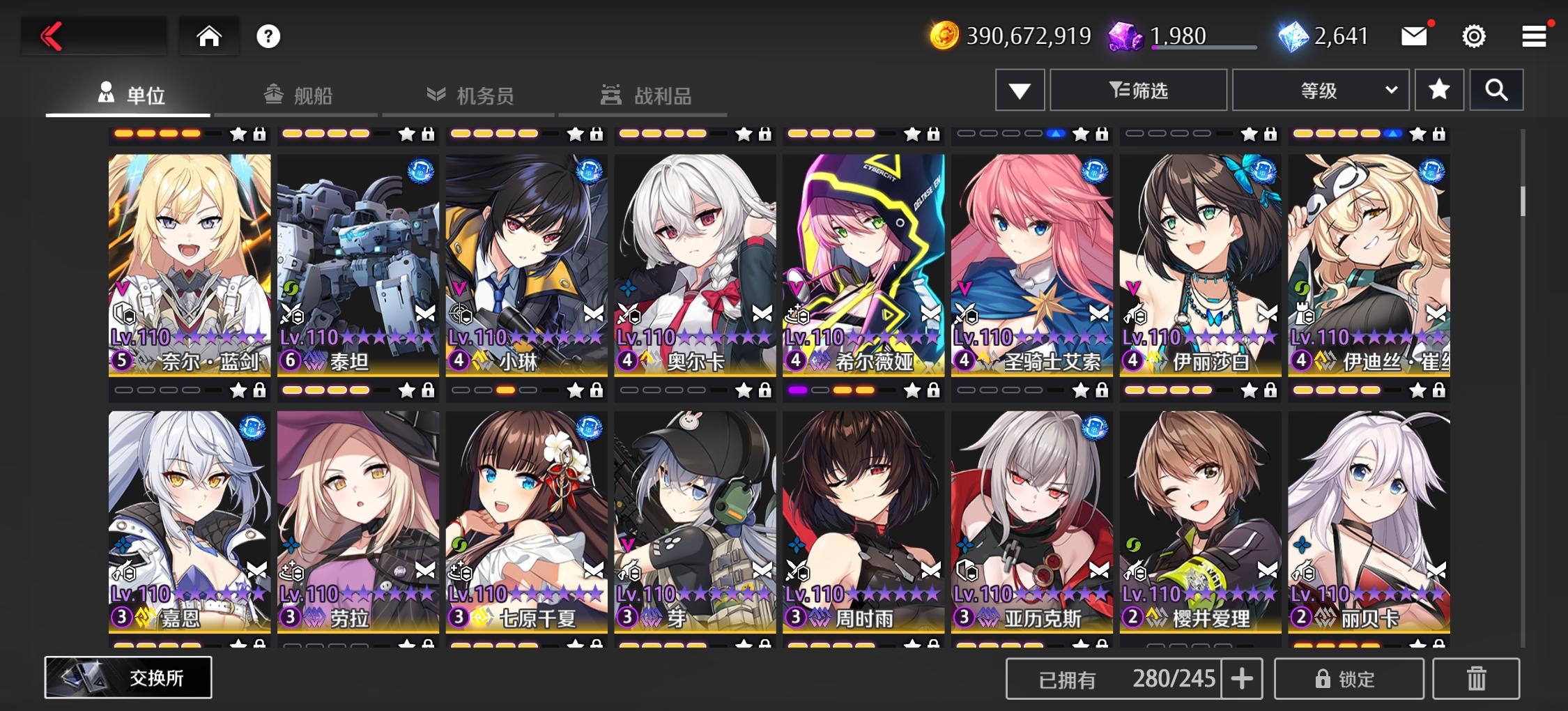This screenshot has height=711, width=1568.
Task: Click the 锁定 lock button
Action: point(1348,677)
